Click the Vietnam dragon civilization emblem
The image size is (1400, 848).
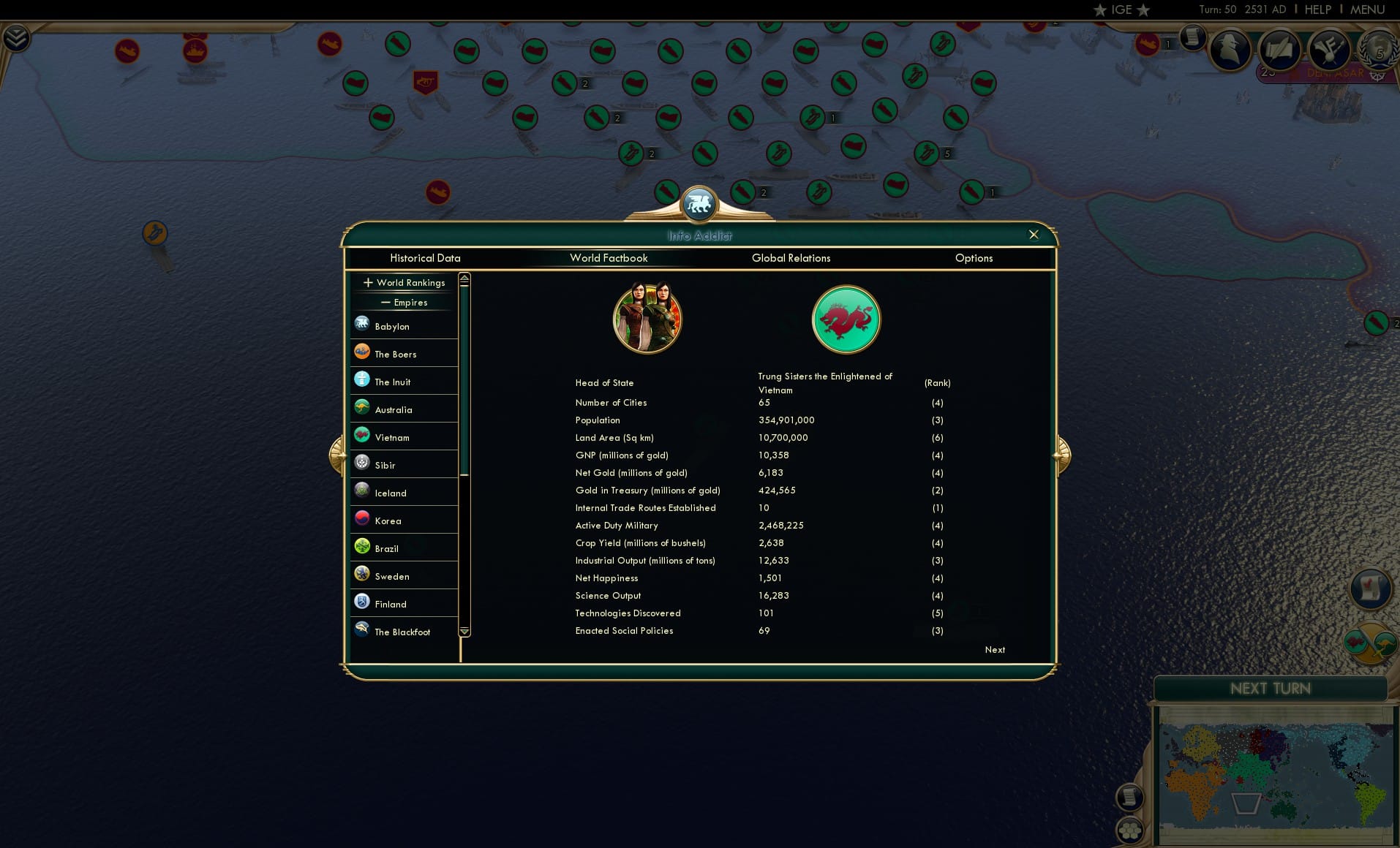845,319
